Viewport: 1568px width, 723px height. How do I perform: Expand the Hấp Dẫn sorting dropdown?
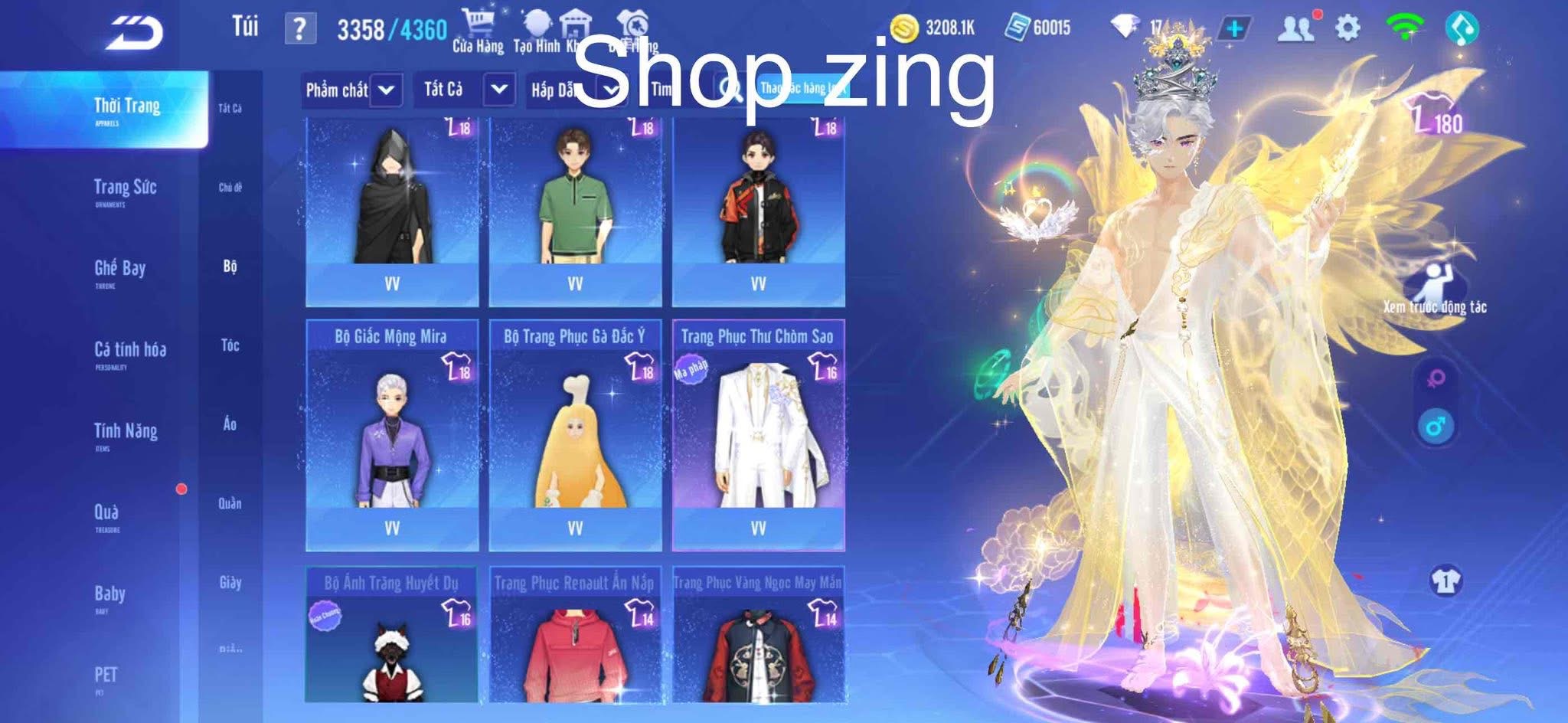573,90
